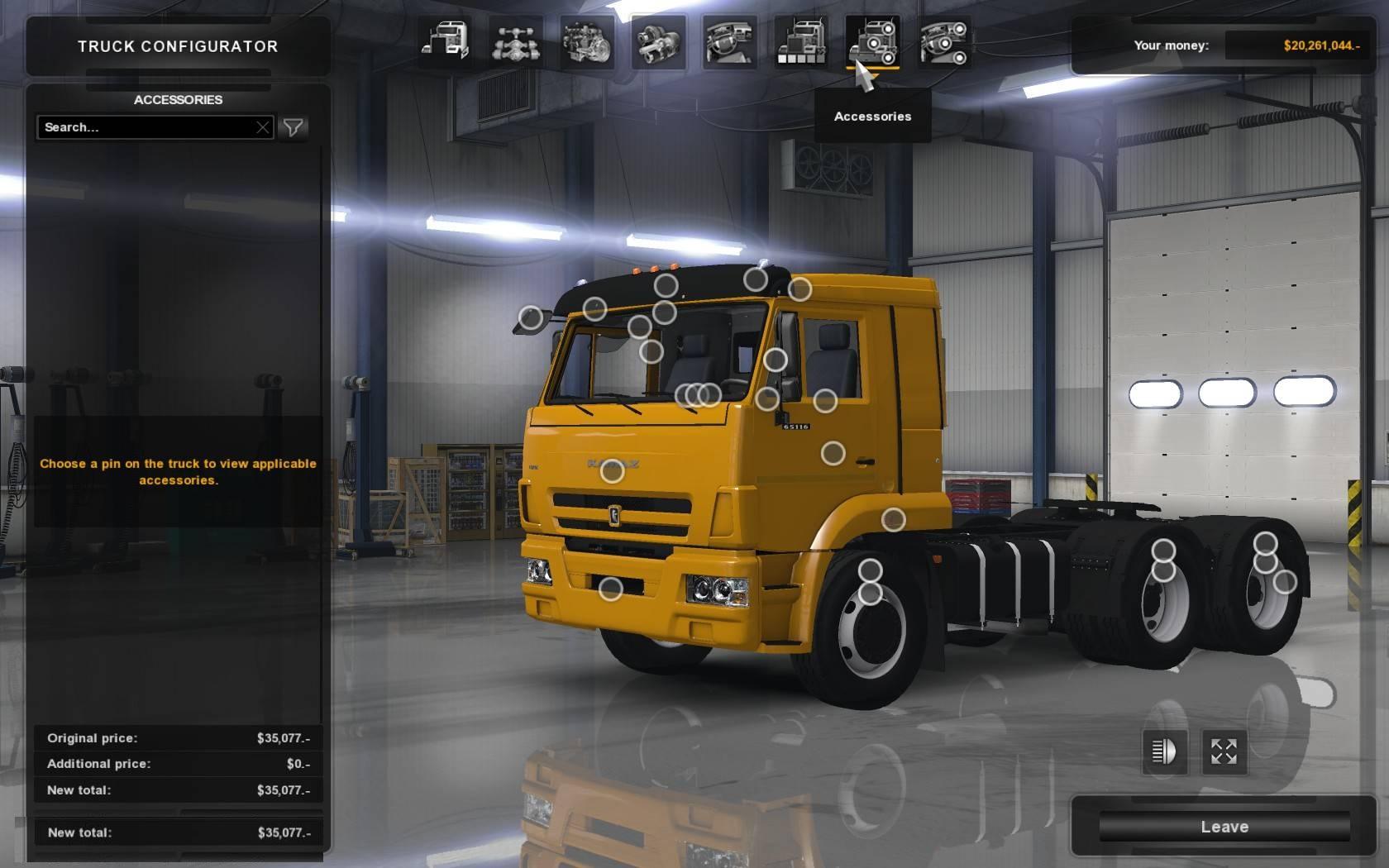Viewport: 1389px width, 868px height.
Task: Select the accessory pin on the front grille logo
Action: pos(612,471)
